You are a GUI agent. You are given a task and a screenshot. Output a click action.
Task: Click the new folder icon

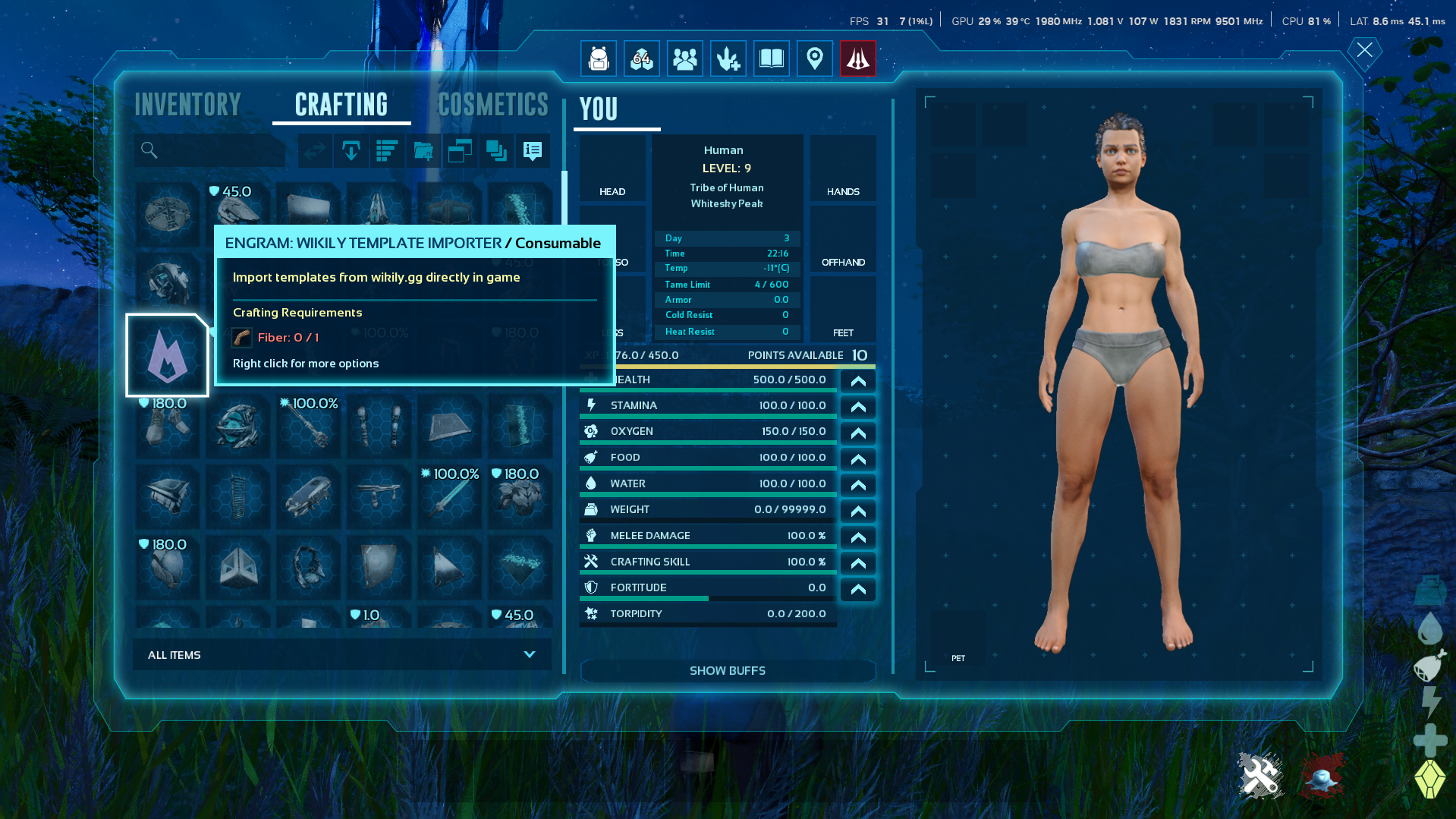pyautogui.click(x=423, y=150)
